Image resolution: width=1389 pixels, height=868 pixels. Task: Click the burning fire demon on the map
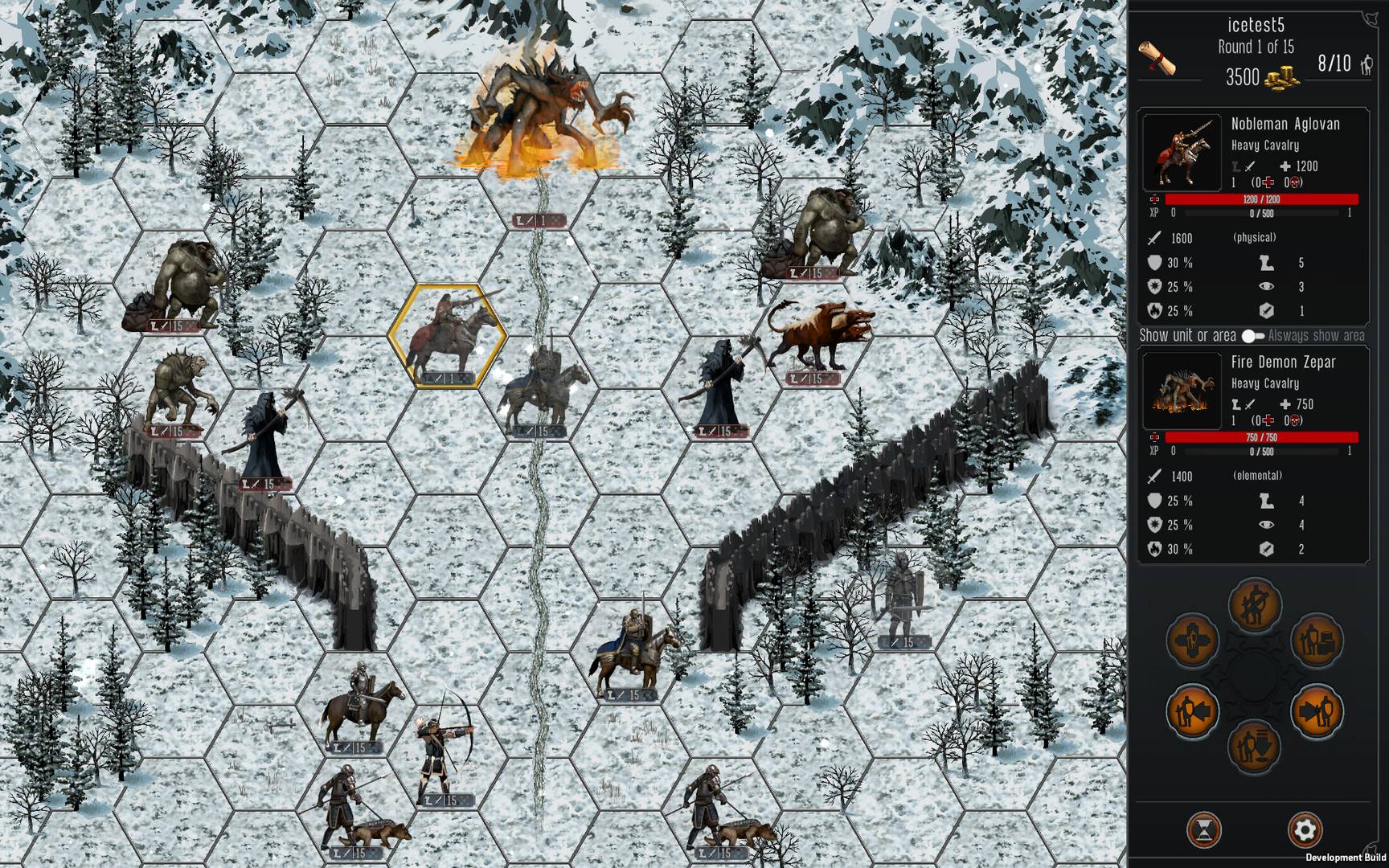click(x=543, y=104)
